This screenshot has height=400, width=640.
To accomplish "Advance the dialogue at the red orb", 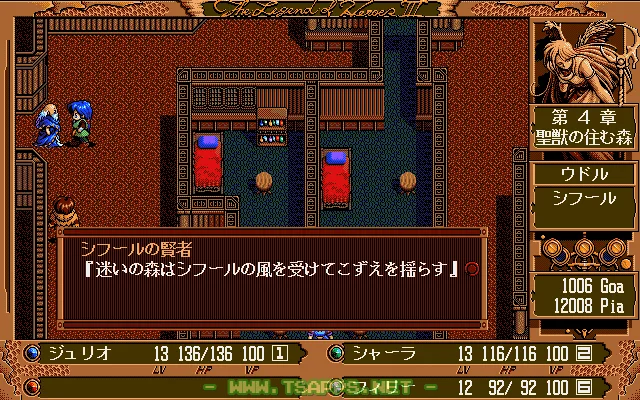I will click(x=472, y=268).
